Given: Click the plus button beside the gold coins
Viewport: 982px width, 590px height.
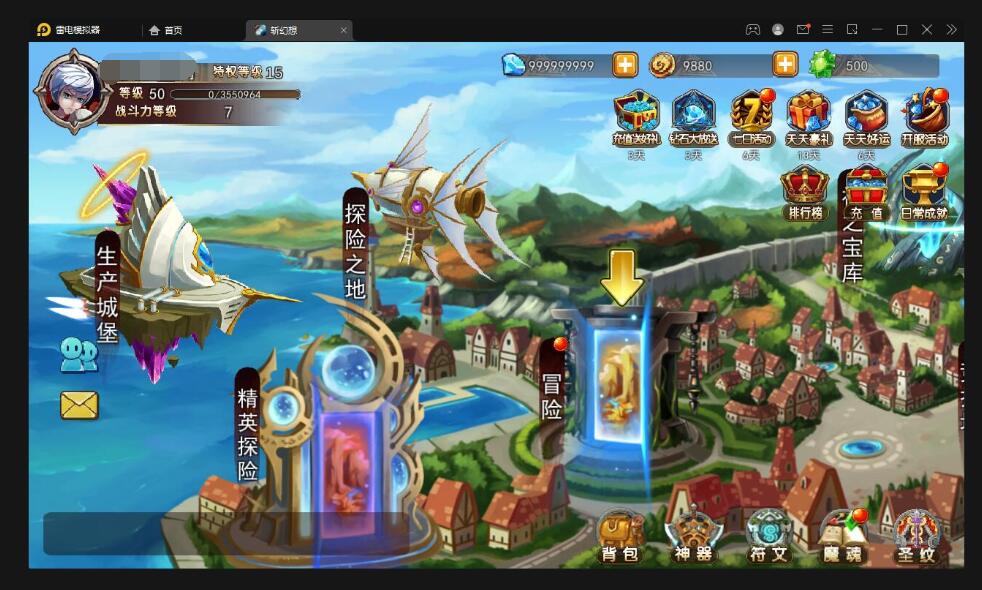Looking at the screenshot, I should (x=785, y=66).
